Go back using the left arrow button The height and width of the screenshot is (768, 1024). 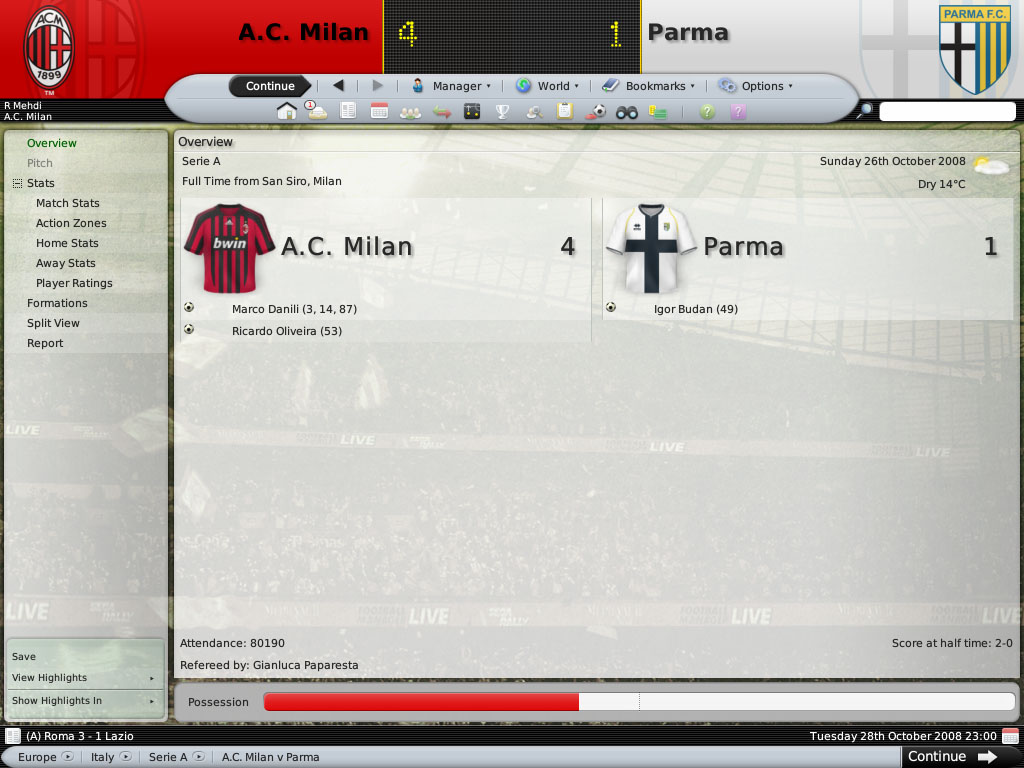pos(338,86)
